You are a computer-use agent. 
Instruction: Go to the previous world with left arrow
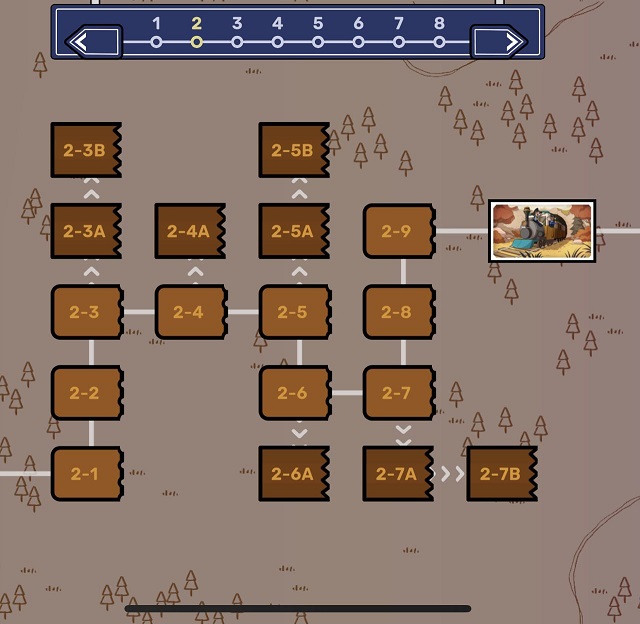[93, 42]
